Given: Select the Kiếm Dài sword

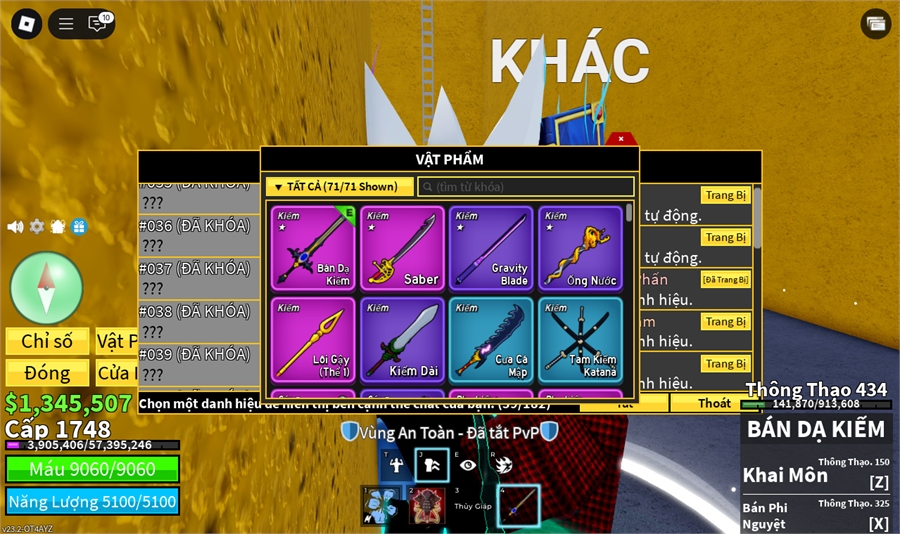Looking at the screenshot, I should click(x=402, y=339).
